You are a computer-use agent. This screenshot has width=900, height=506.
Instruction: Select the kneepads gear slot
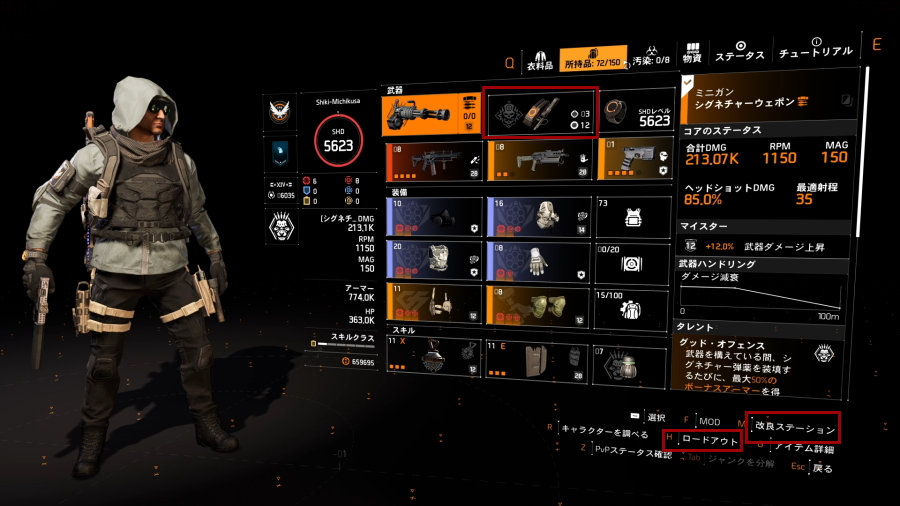[539, 306]
